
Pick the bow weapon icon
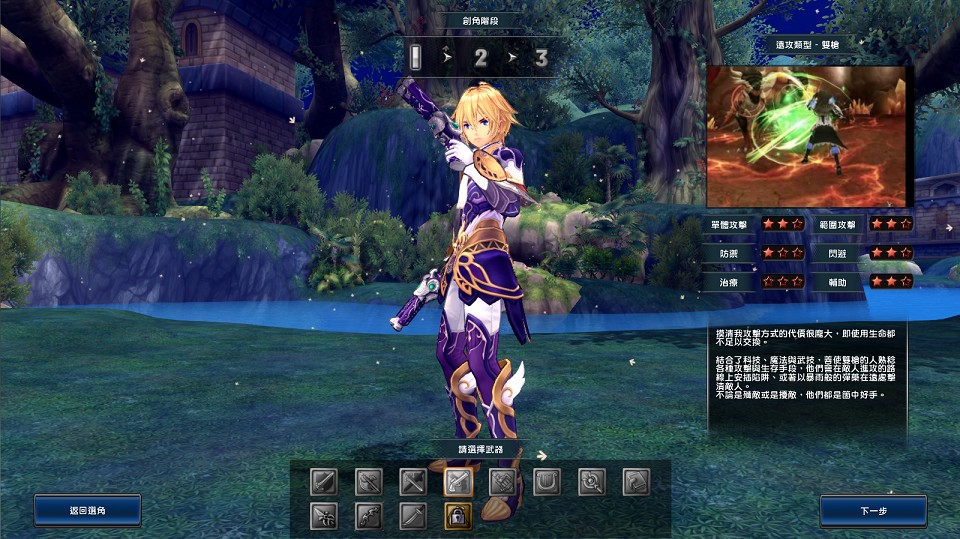pyautogui.click(x=369, y=516)
